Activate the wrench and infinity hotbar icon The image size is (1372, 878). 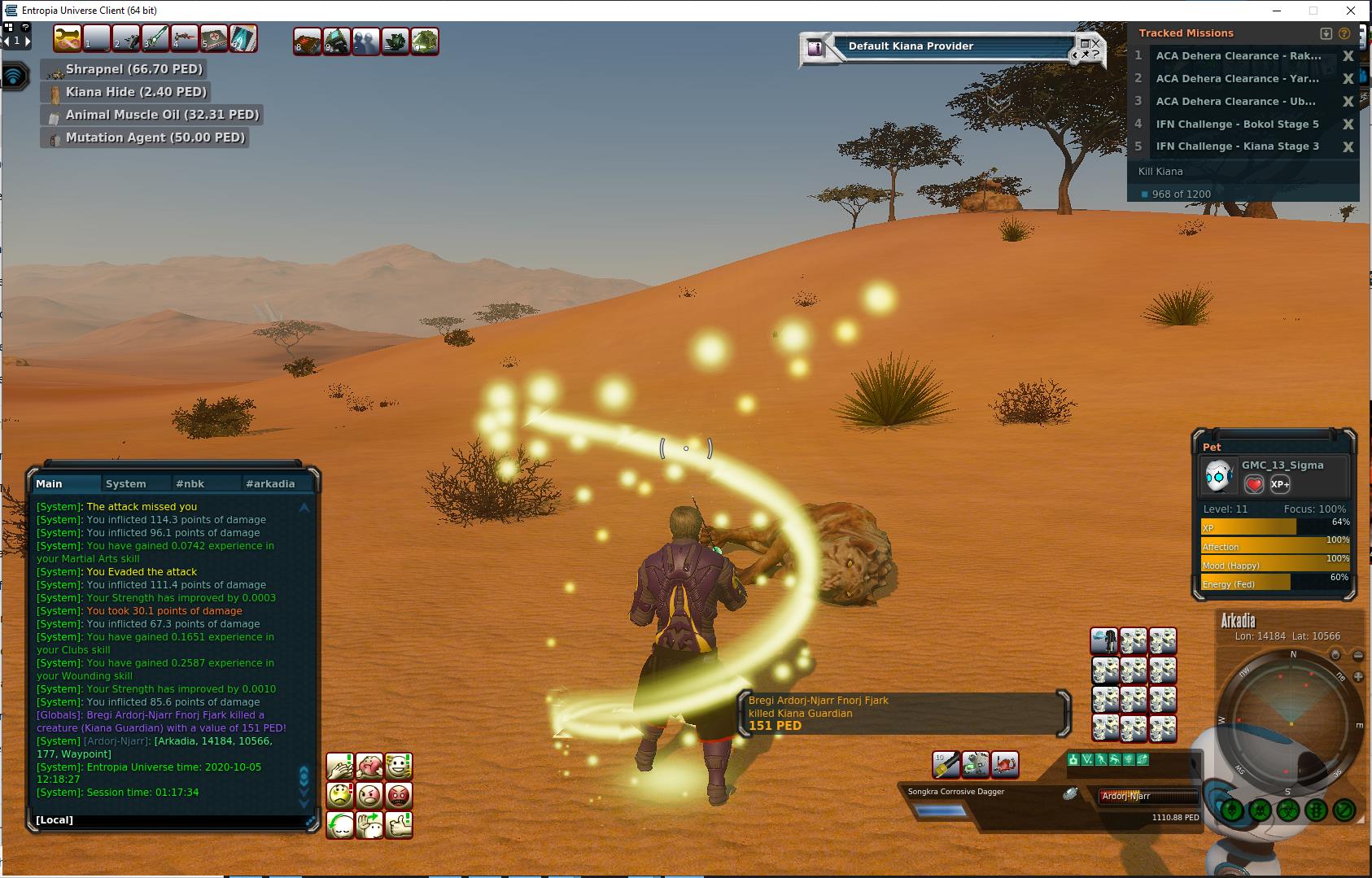(68, 38)
